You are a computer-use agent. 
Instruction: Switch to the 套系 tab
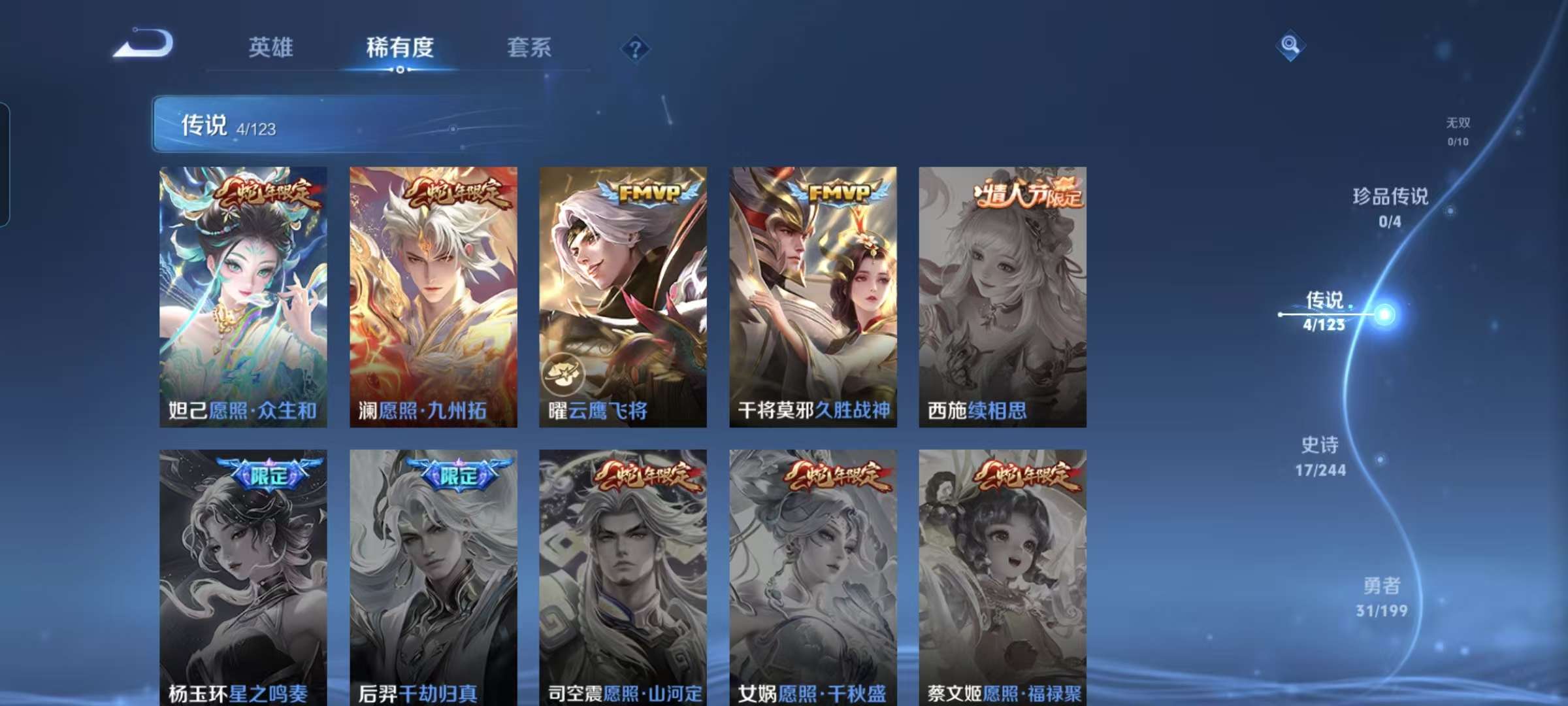coord(527,48)
